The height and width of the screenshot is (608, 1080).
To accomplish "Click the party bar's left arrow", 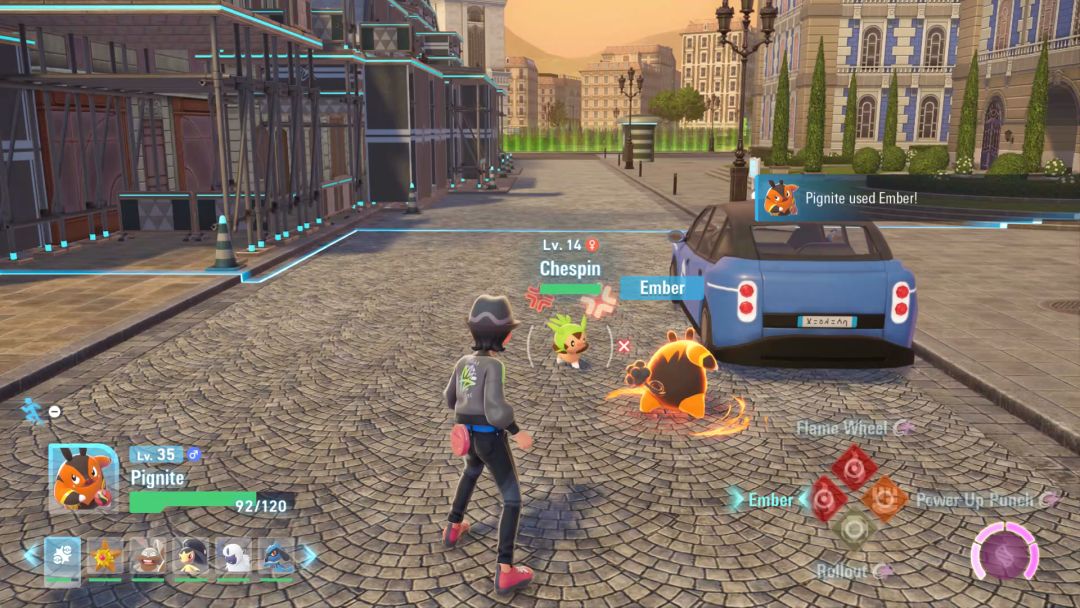I will (x=31, y=555).
